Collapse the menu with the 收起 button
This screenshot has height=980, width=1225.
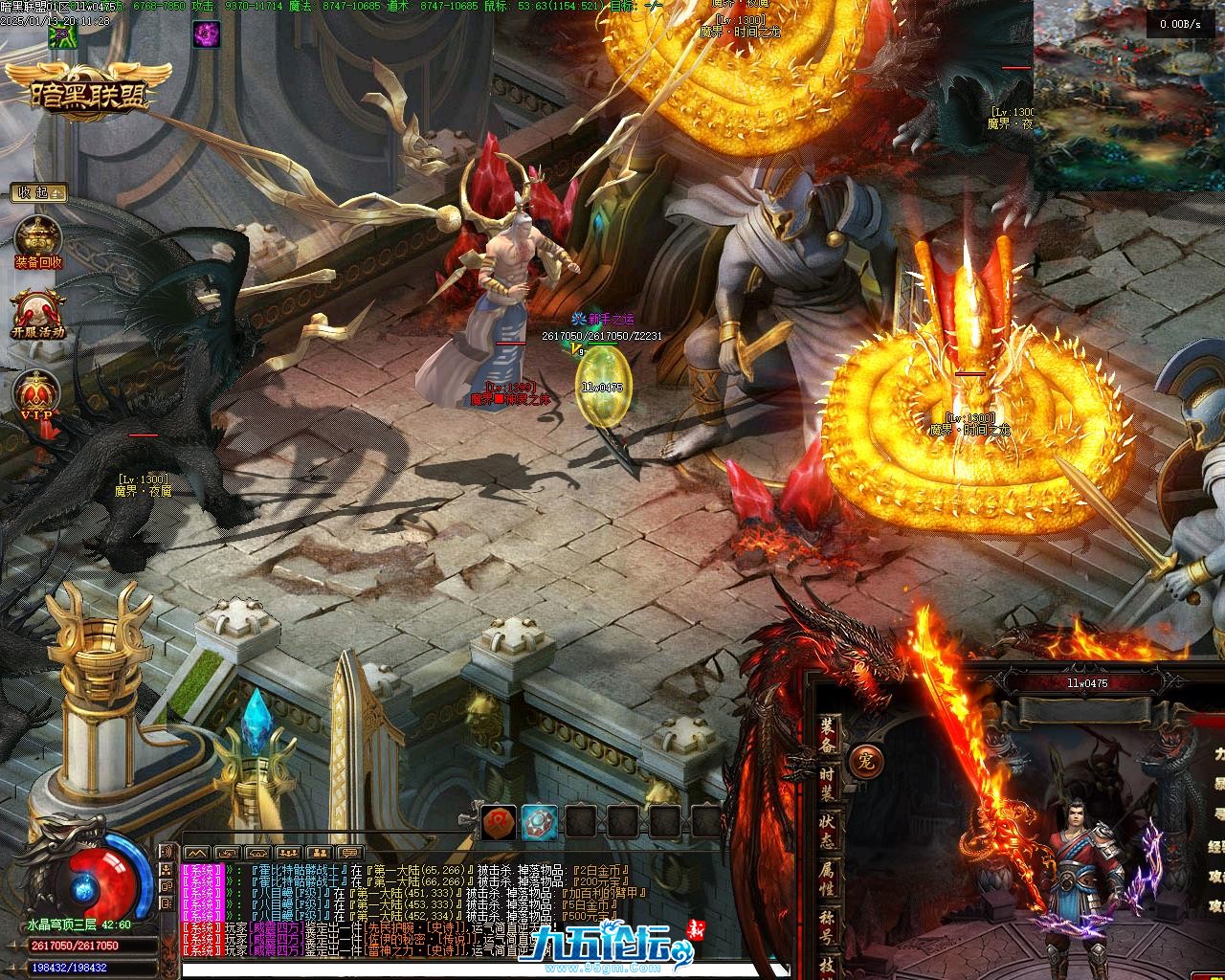(x=38, y=192)
